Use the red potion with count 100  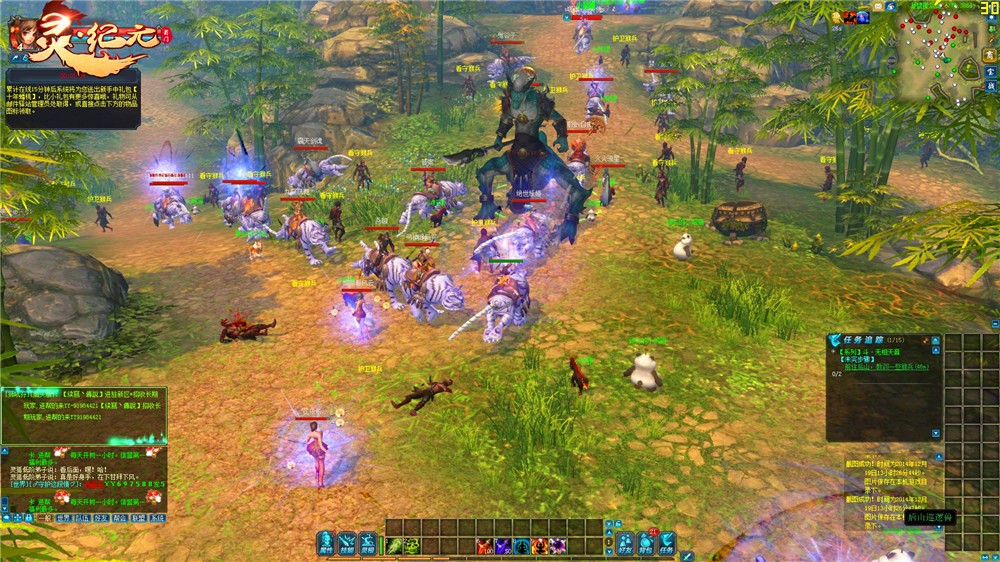point(486,545)
